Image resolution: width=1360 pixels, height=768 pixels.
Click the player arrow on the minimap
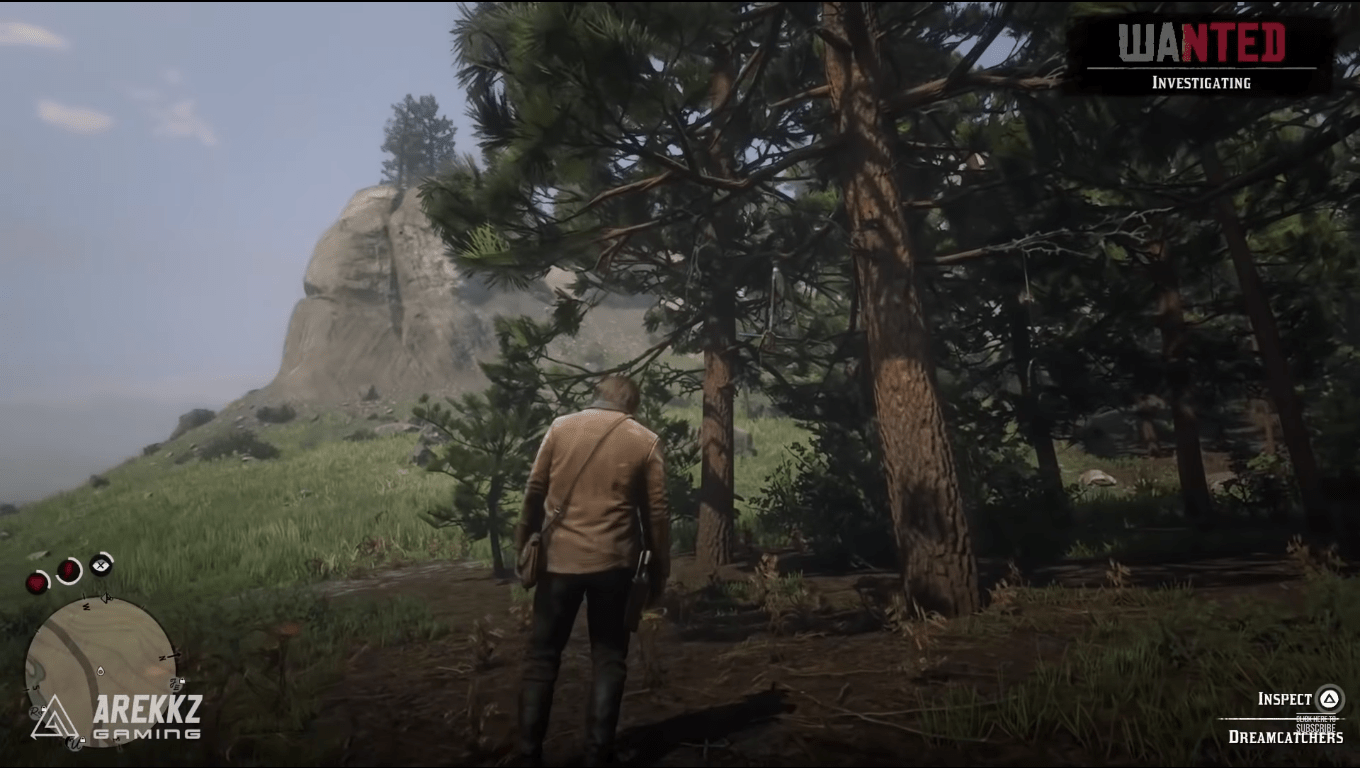pos(107,596)
